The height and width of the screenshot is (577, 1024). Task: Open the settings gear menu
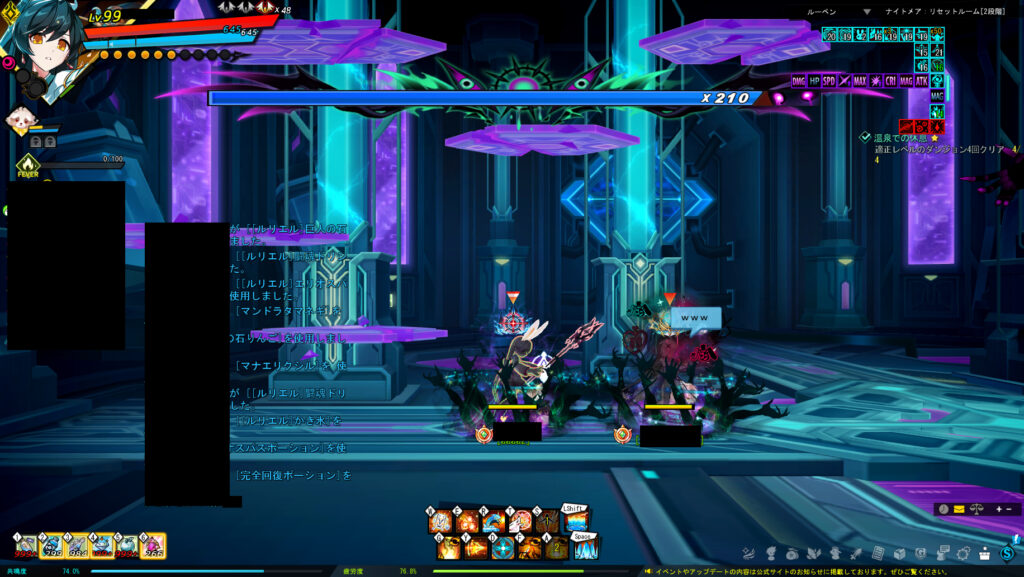[964, 553]
